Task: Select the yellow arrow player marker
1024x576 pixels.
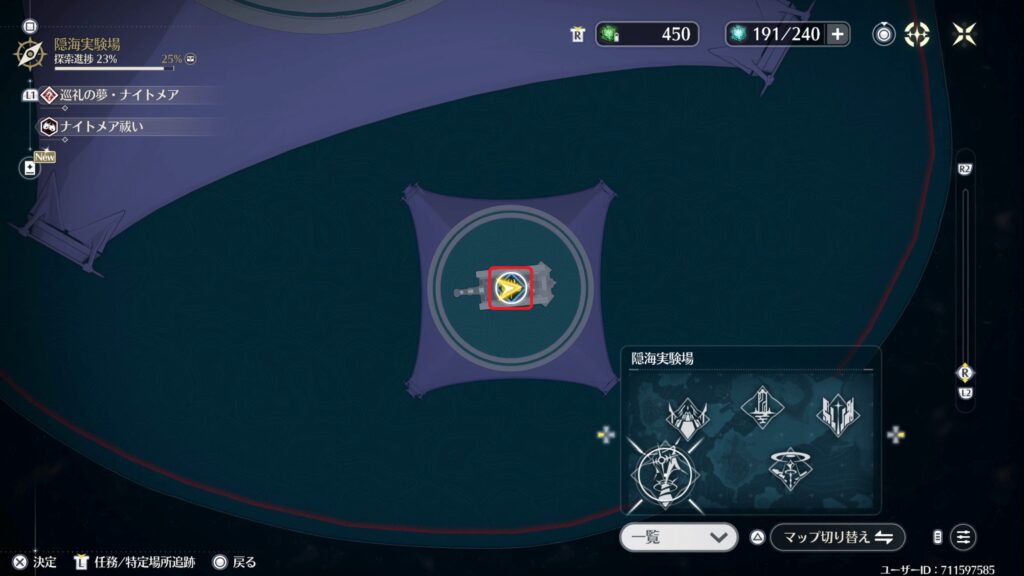Action: point(510,289)
